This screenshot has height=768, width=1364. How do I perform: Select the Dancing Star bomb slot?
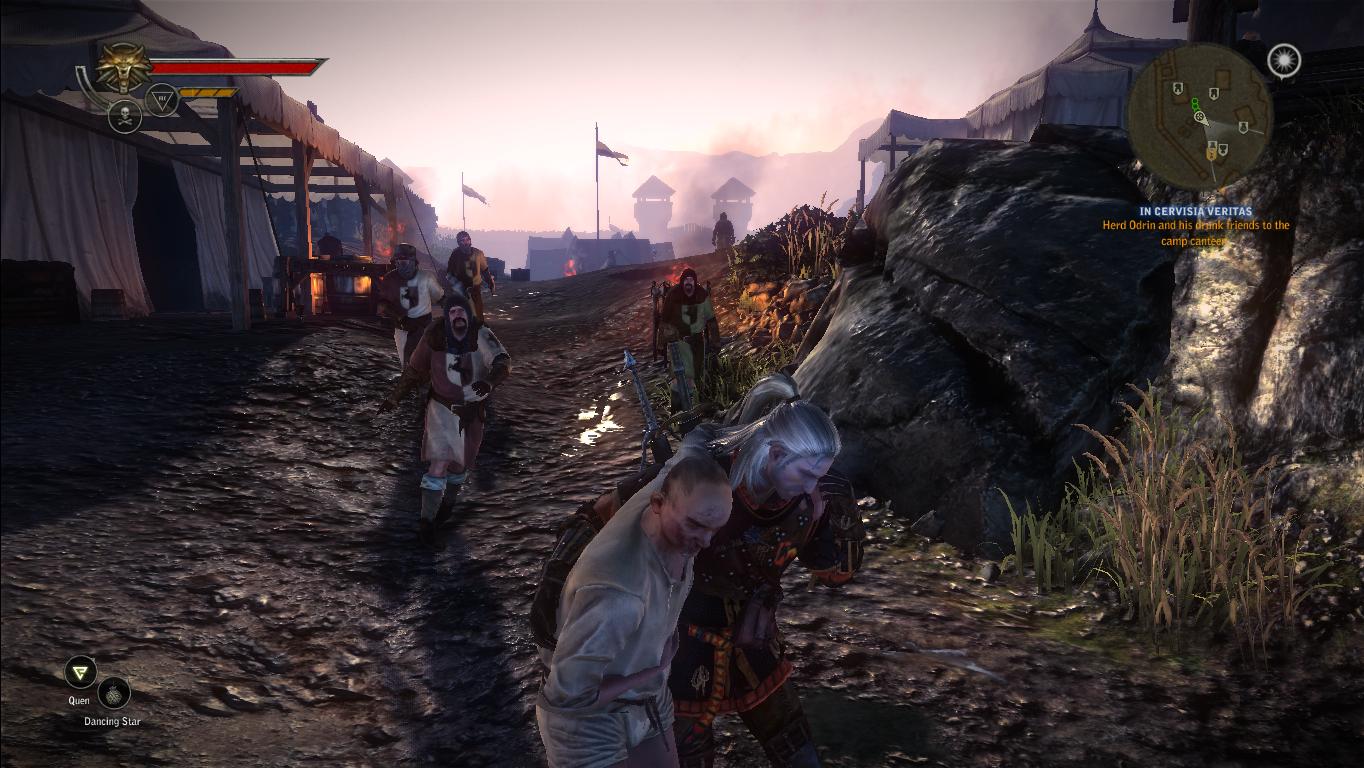tap(114, 693)
